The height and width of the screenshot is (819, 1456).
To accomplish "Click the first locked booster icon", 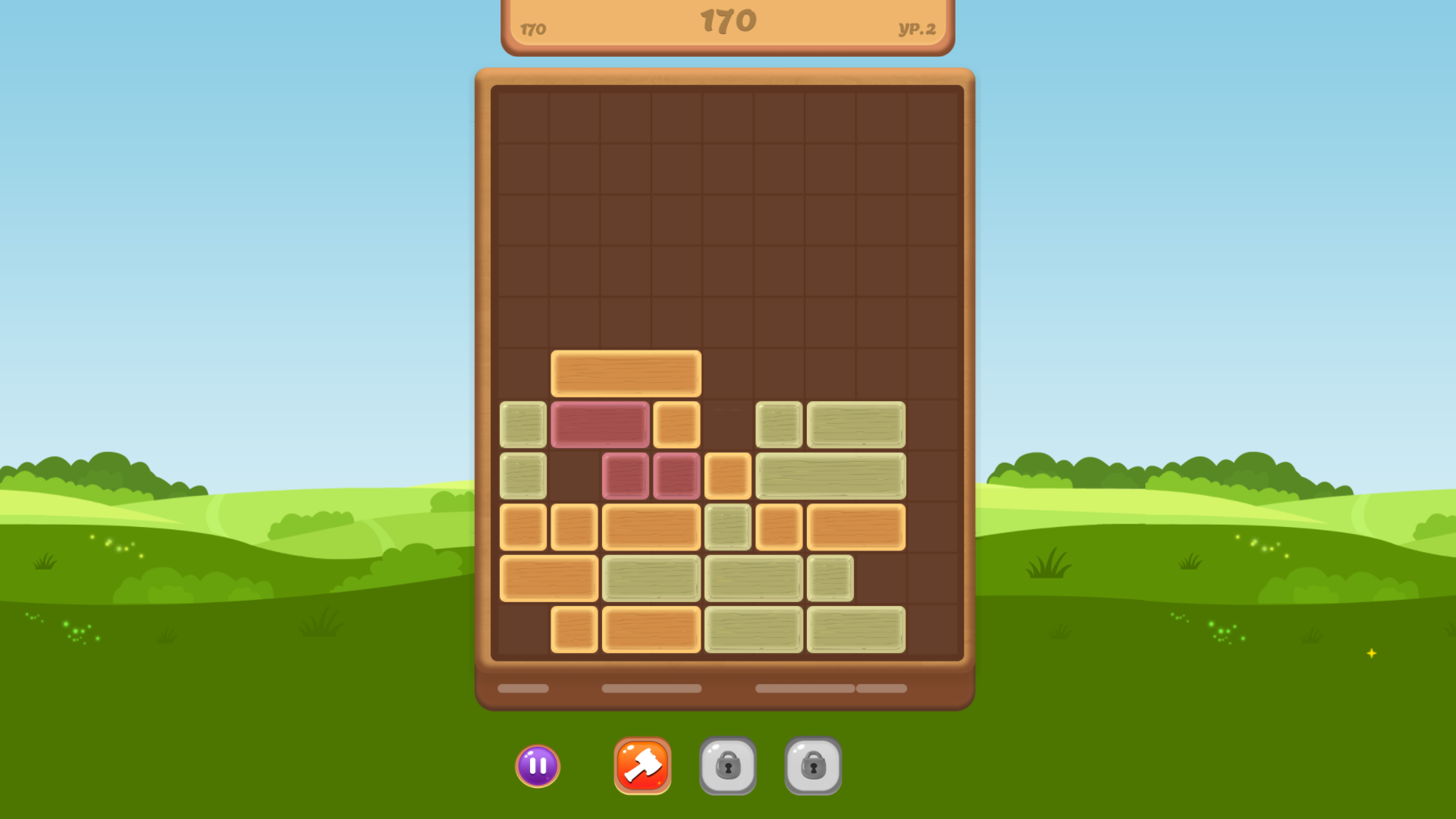I will pos(728,767).
